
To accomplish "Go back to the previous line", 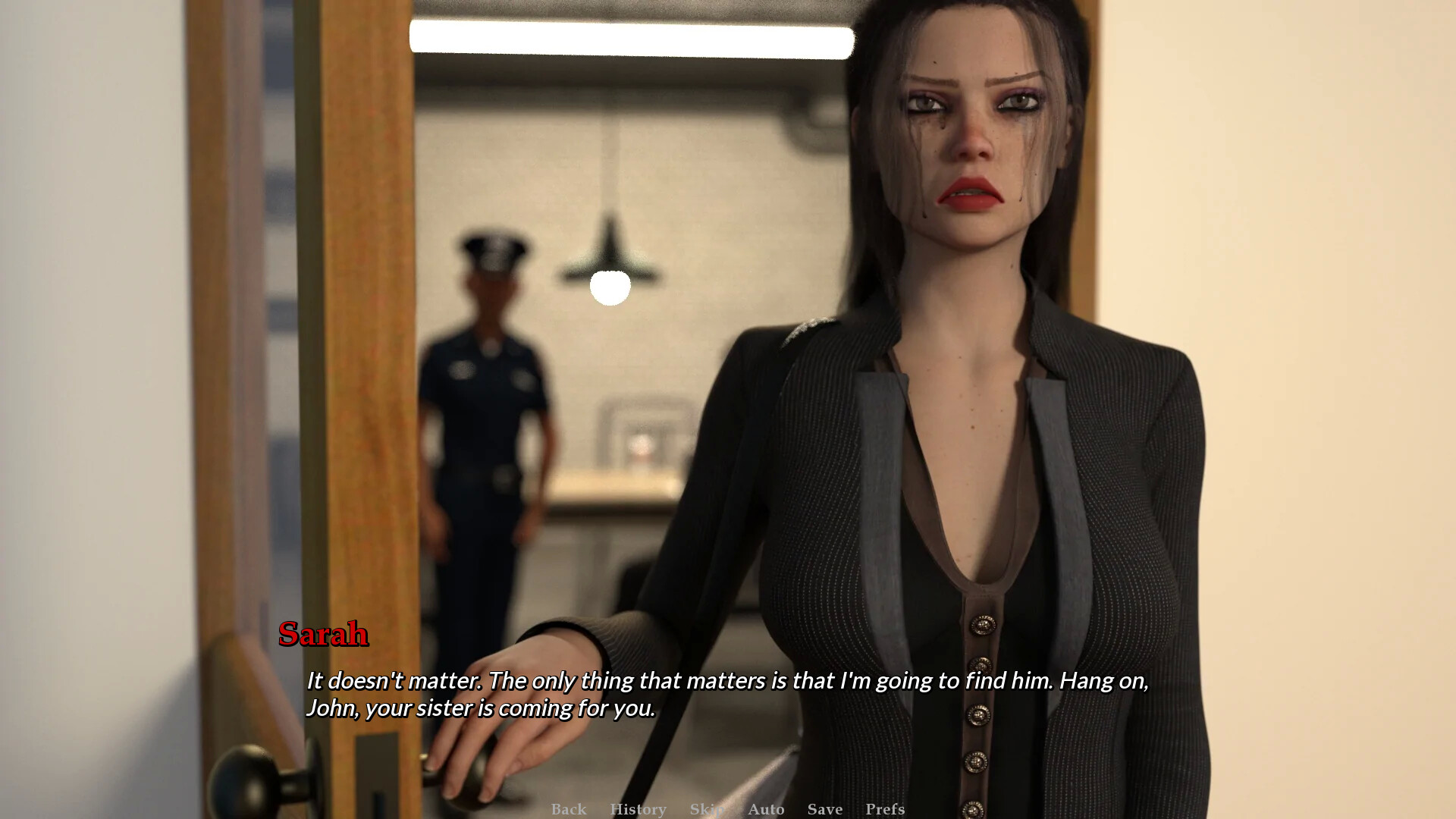I will pos(569,809).
